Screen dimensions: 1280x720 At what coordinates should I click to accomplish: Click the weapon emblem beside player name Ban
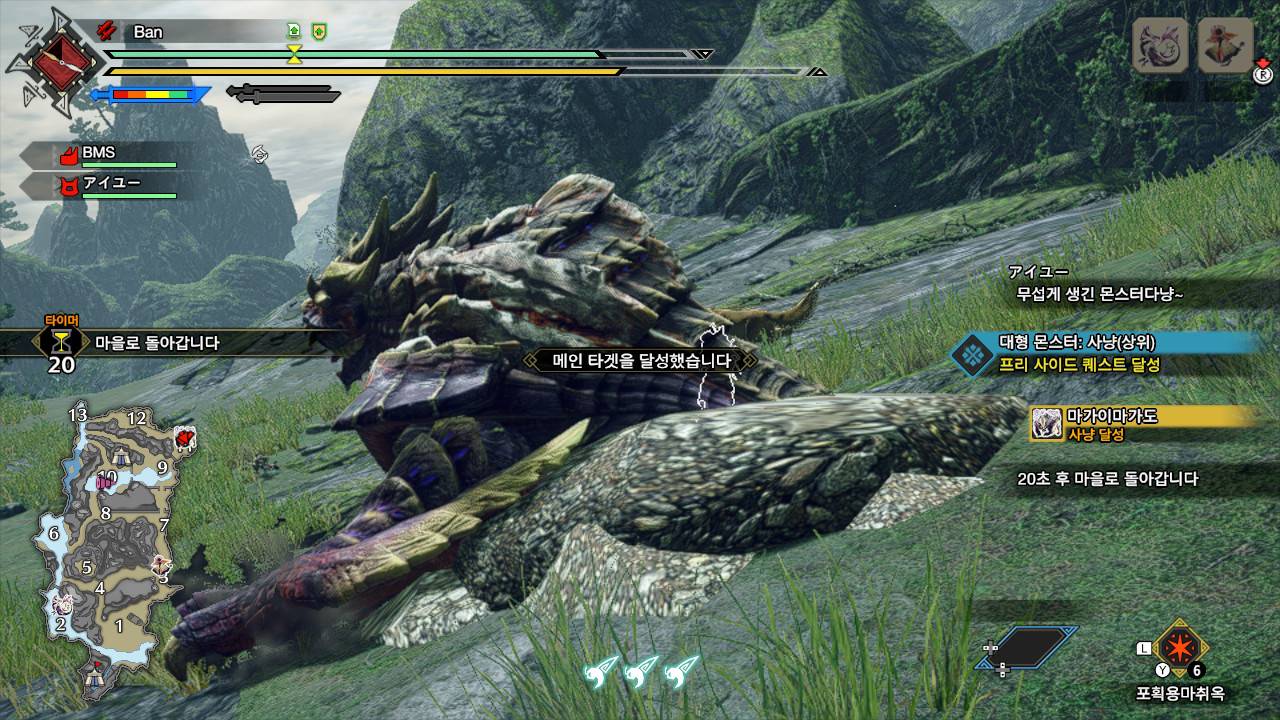coord(47,62)
